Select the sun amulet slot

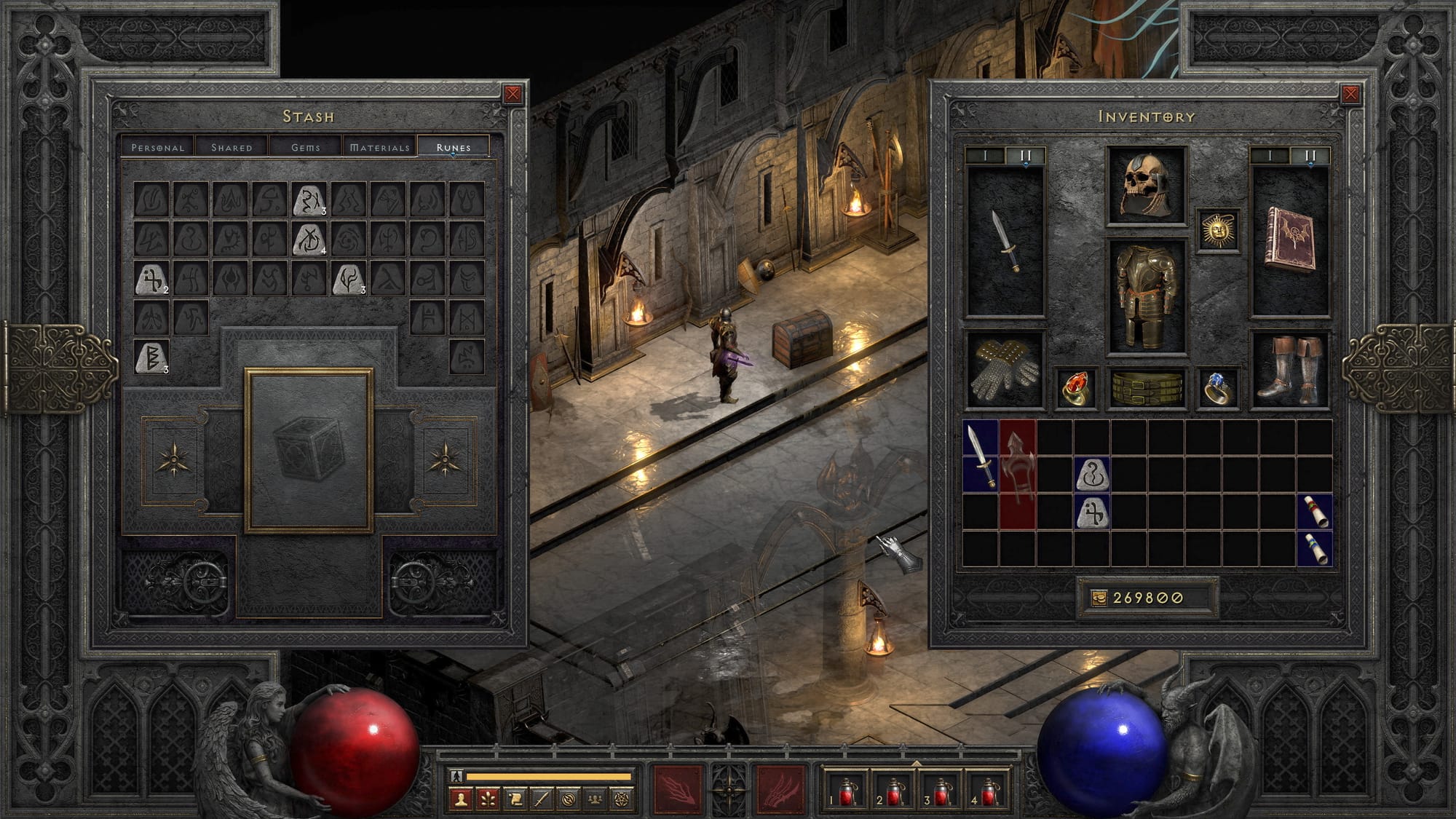(1218, 230)
